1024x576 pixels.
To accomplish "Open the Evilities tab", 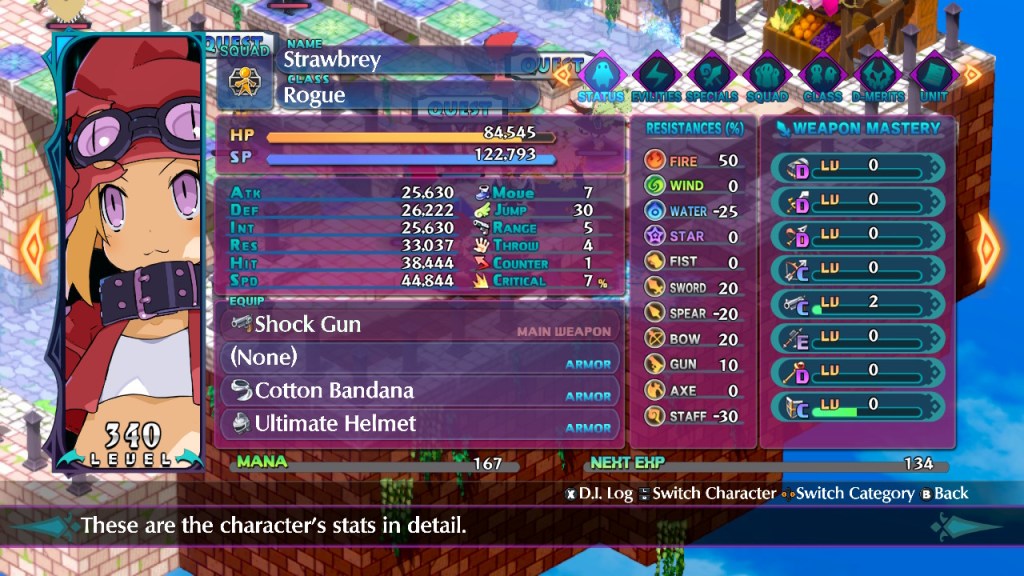I will (657, 75).
